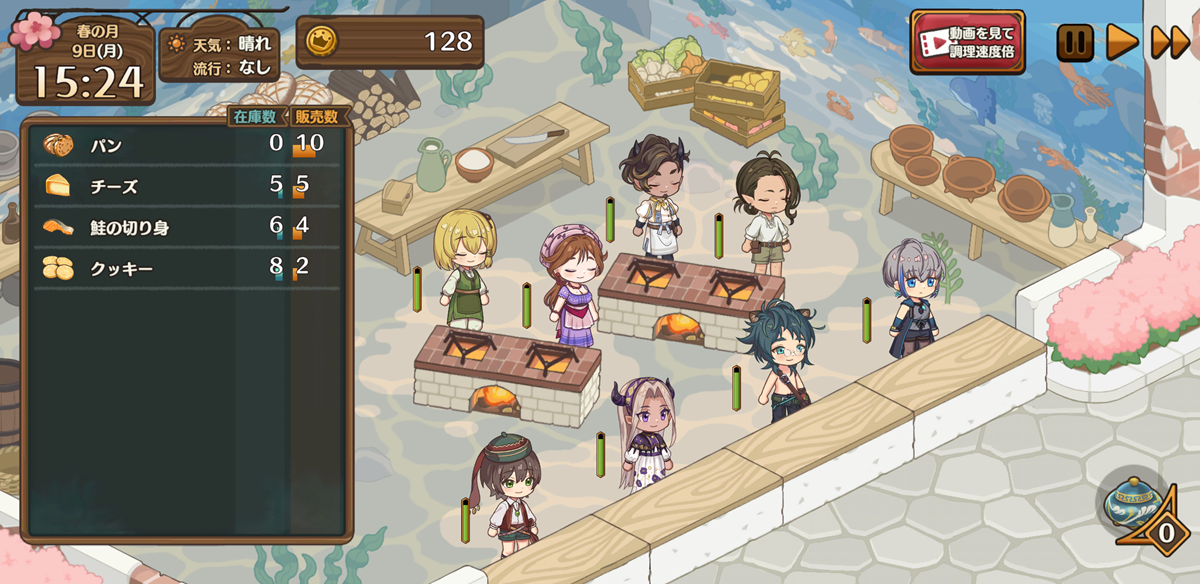The width and height of the screenshot is (1200, 584).
Task: Select the パン row in stock list
Action: (x=185, y=145)
